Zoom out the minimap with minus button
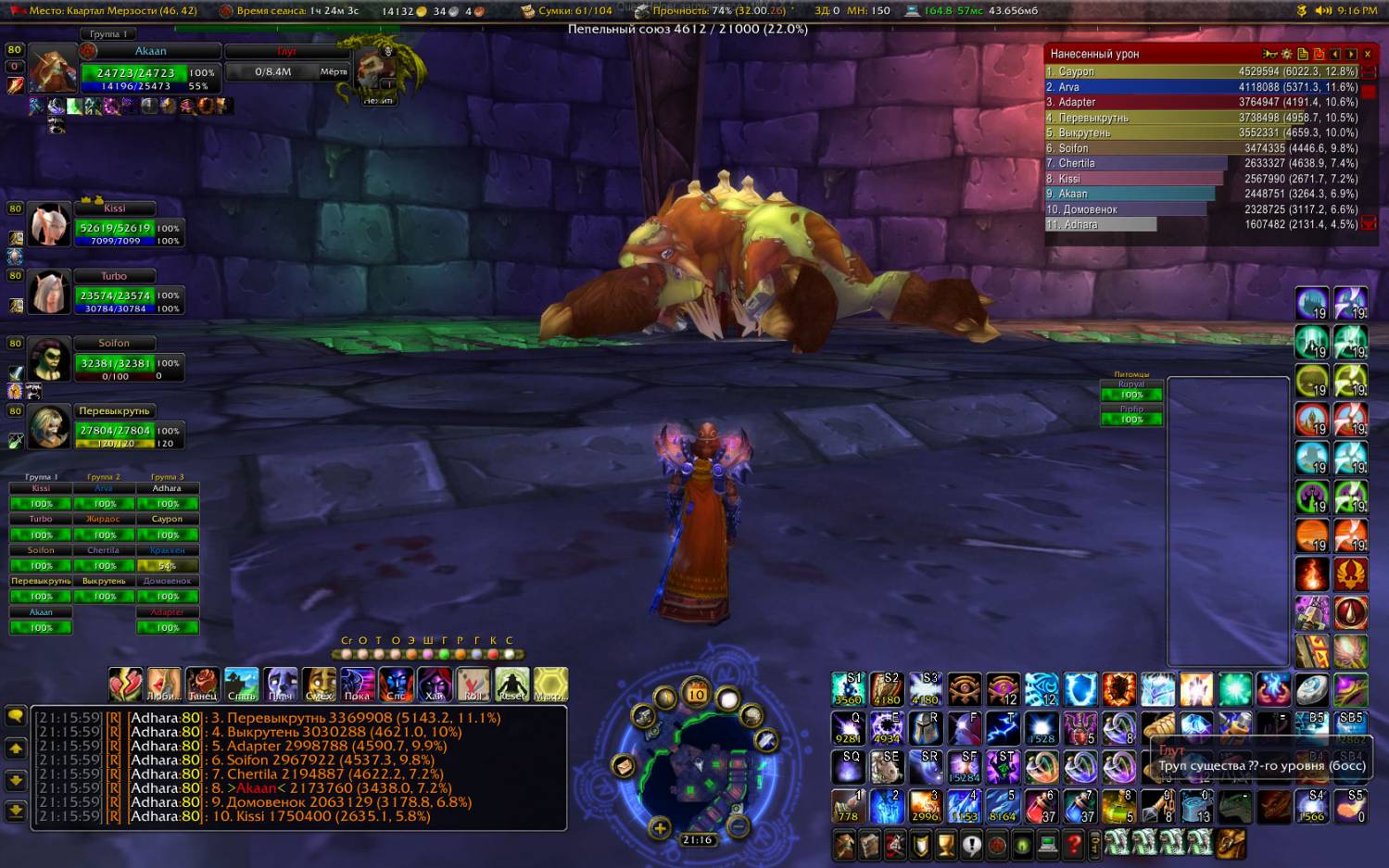The image size is (1389, 868). pos(738,824)
